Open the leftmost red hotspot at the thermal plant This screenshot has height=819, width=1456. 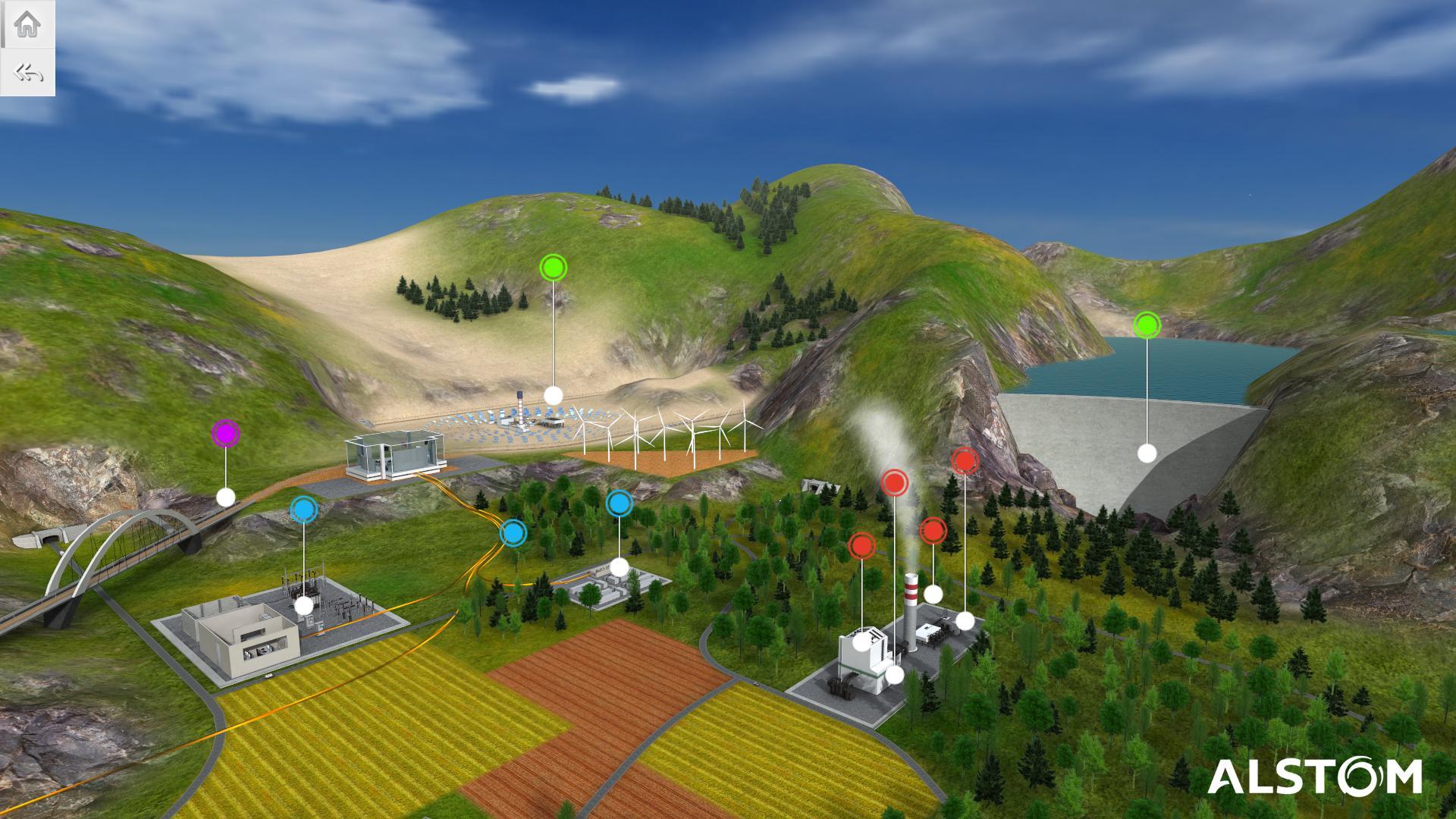pyautogui.click(x=861, y=544)
